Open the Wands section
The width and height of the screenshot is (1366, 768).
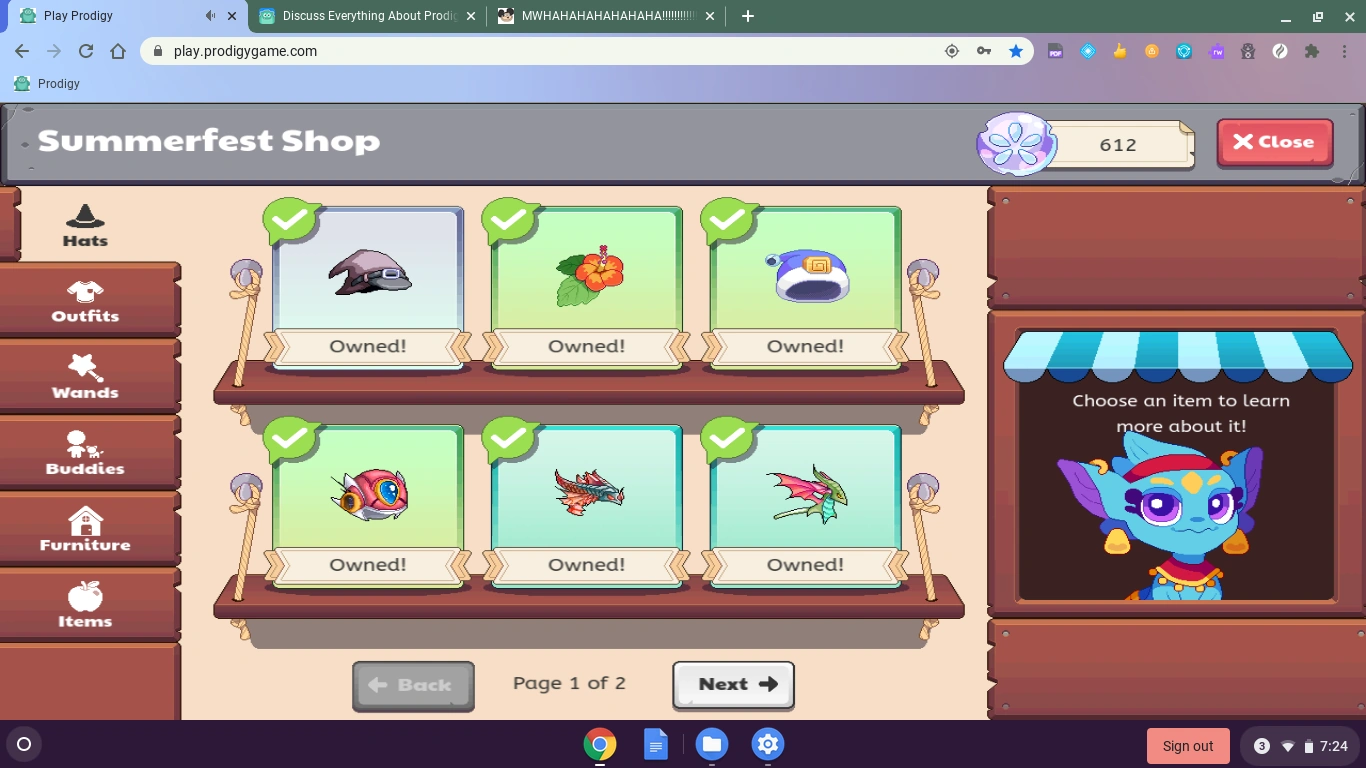(x=85, y=378)
